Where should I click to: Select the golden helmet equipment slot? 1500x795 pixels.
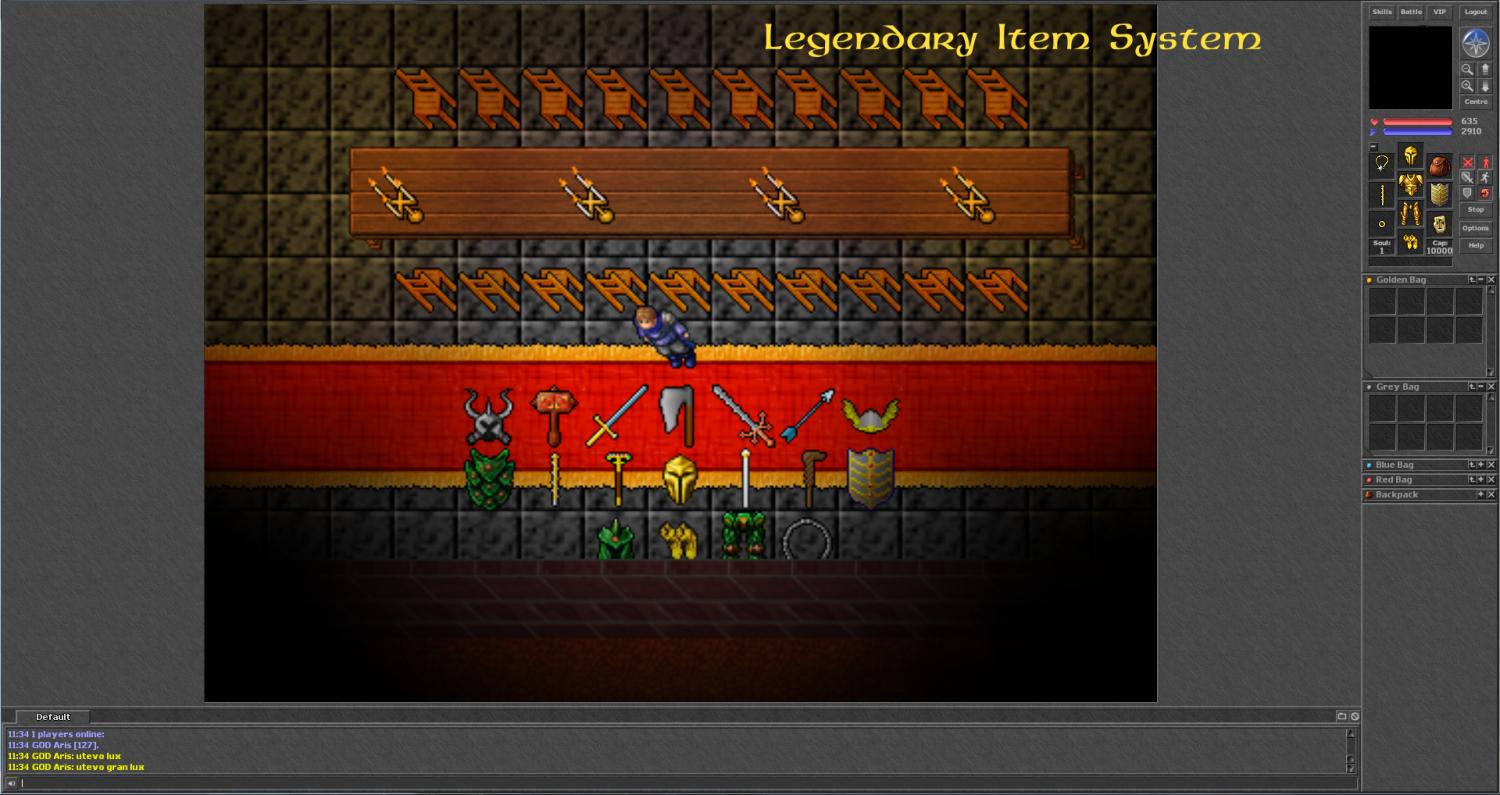point(1410,156)
